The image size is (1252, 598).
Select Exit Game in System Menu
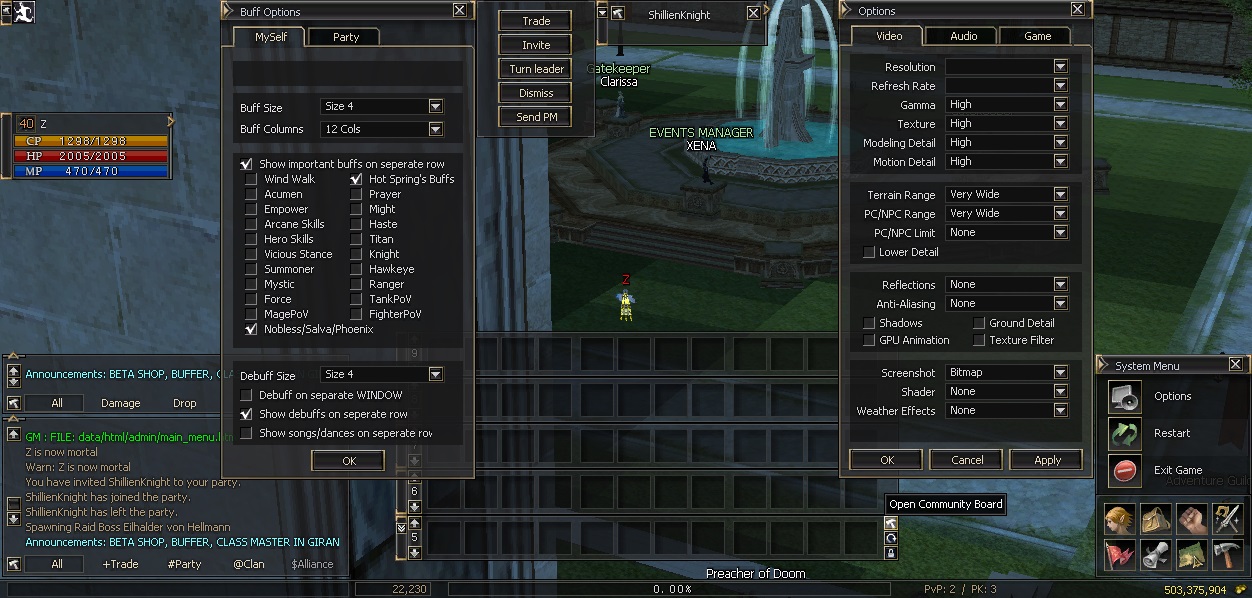pos(1178,470)
